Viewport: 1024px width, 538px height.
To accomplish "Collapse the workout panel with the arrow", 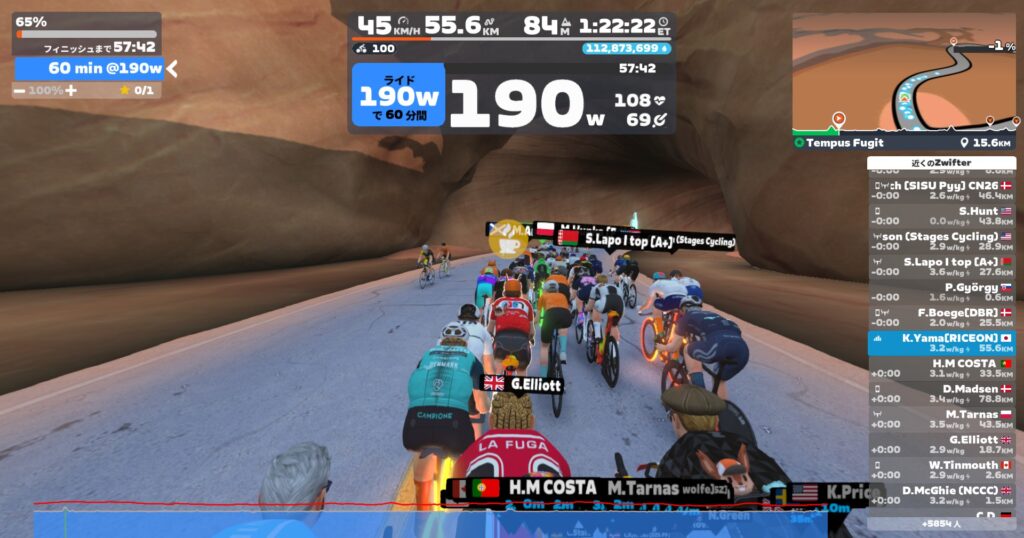I will 172,68.
